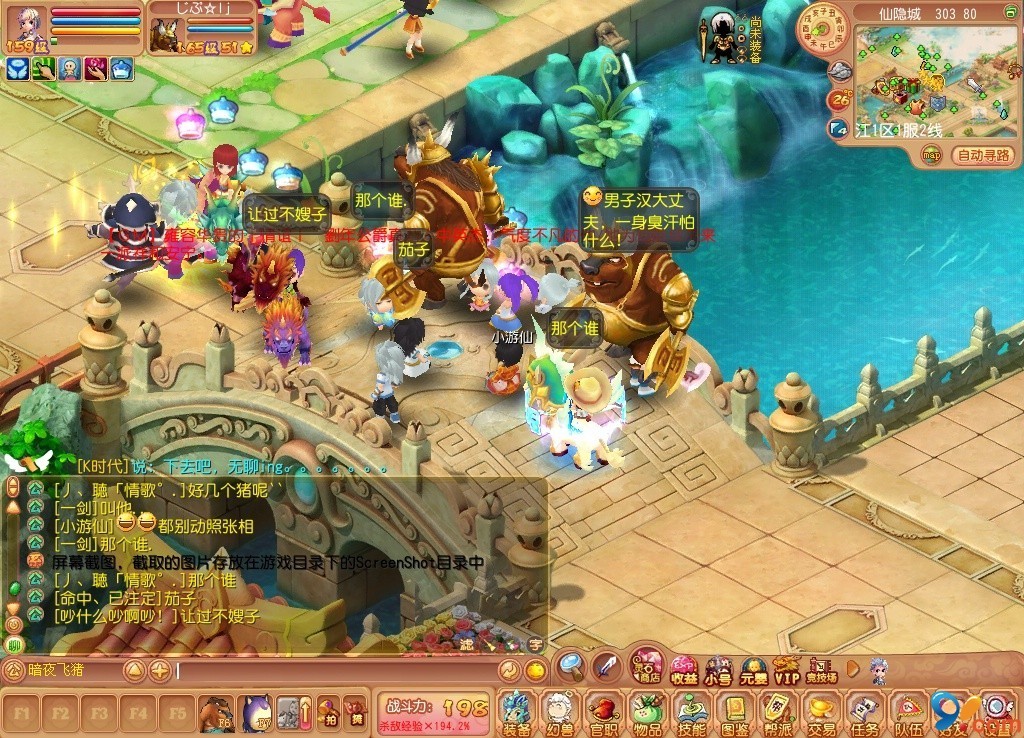The width and height of the screenshot is (1024, 738).
Task: Open the 物品 inventory bag
Action: (647, 712)
